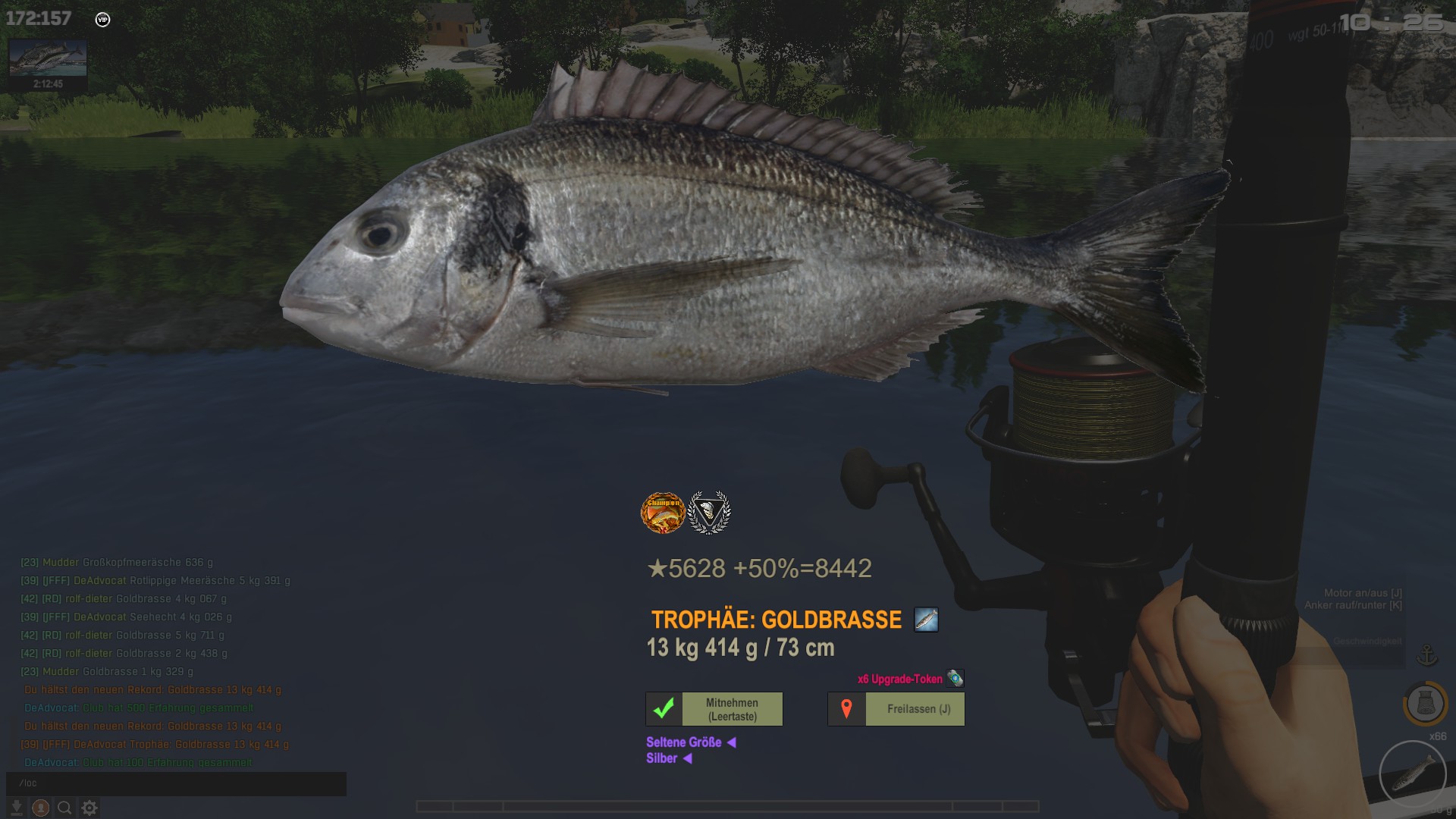This screenshot has height=819, width=1456.
Task: Open the keepnet icon with orange ring
Action: coord(1425,704)
